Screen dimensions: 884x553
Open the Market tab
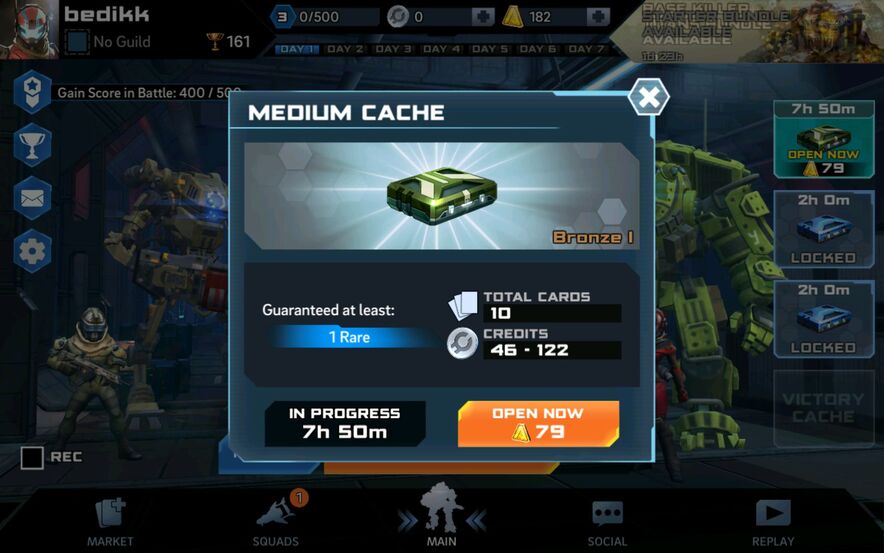(110, 522)
